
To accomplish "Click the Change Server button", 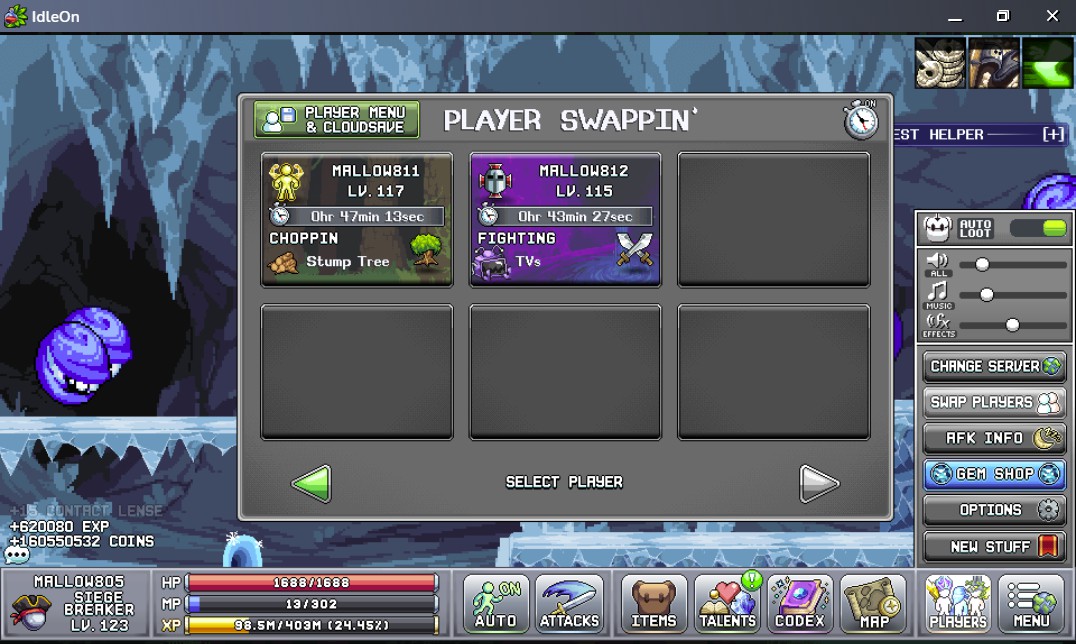I will tap(994, 366).
